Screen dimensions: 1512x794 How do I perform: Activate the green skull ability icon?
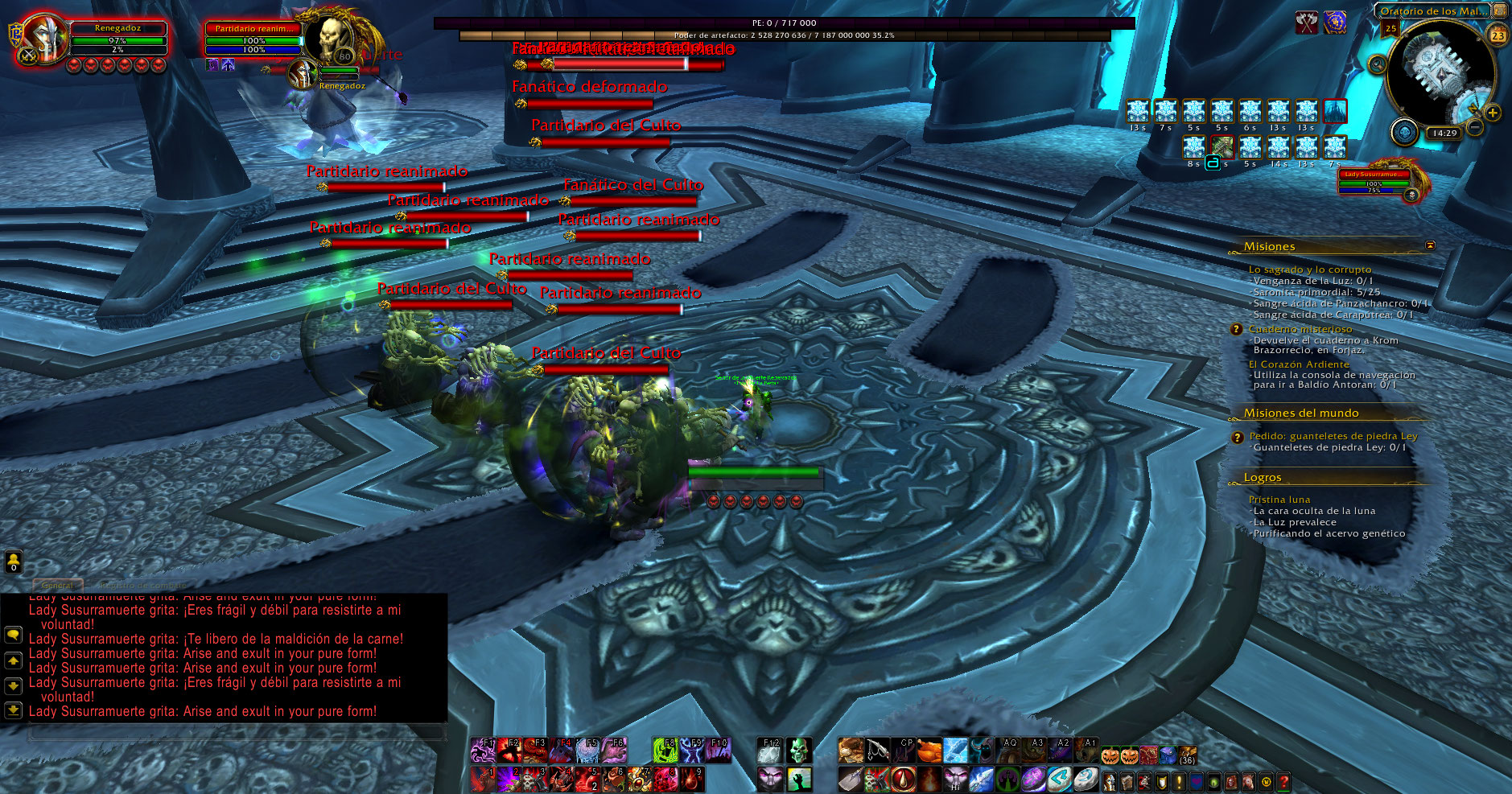click(797, 751)
